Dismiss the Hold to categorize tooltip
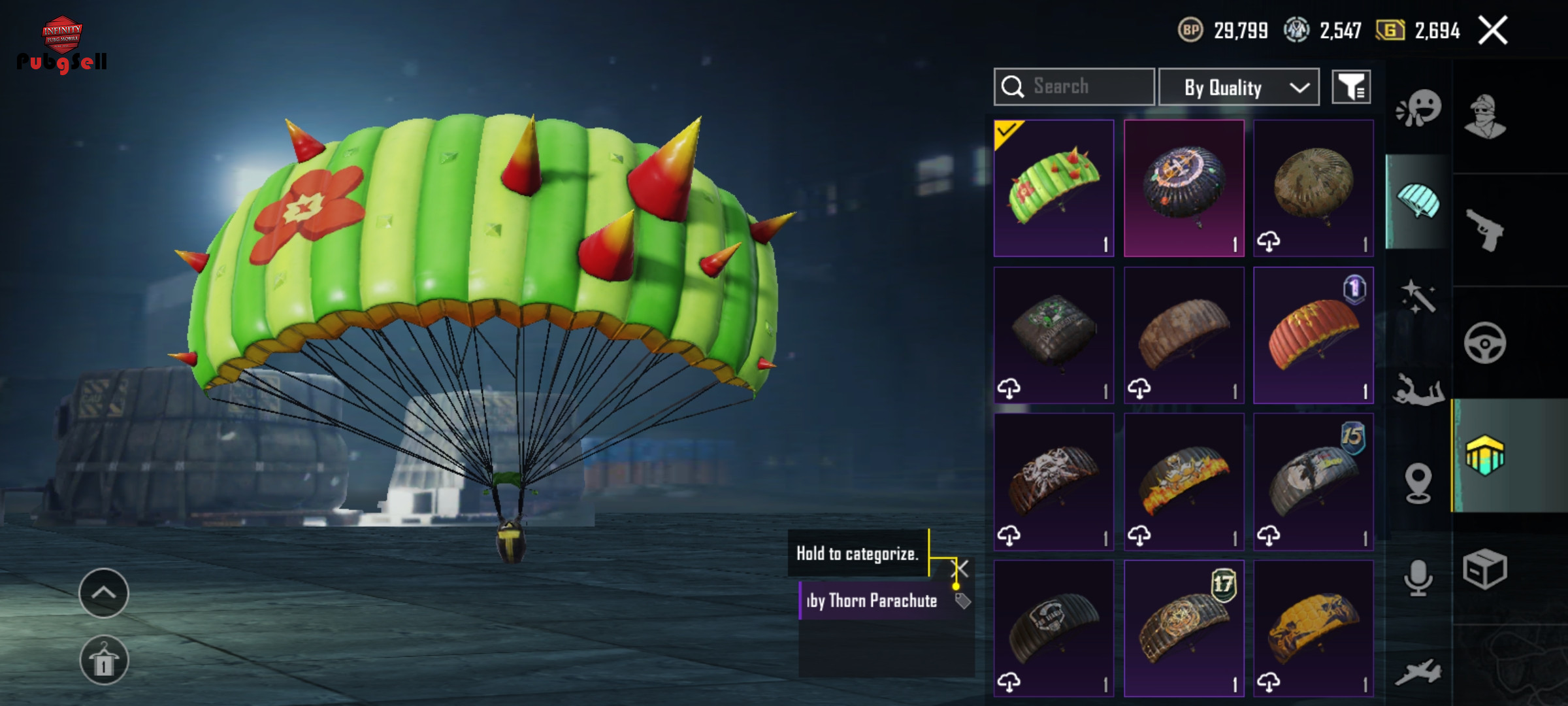This screenshot has height=706, width=1568. [960, 568]
